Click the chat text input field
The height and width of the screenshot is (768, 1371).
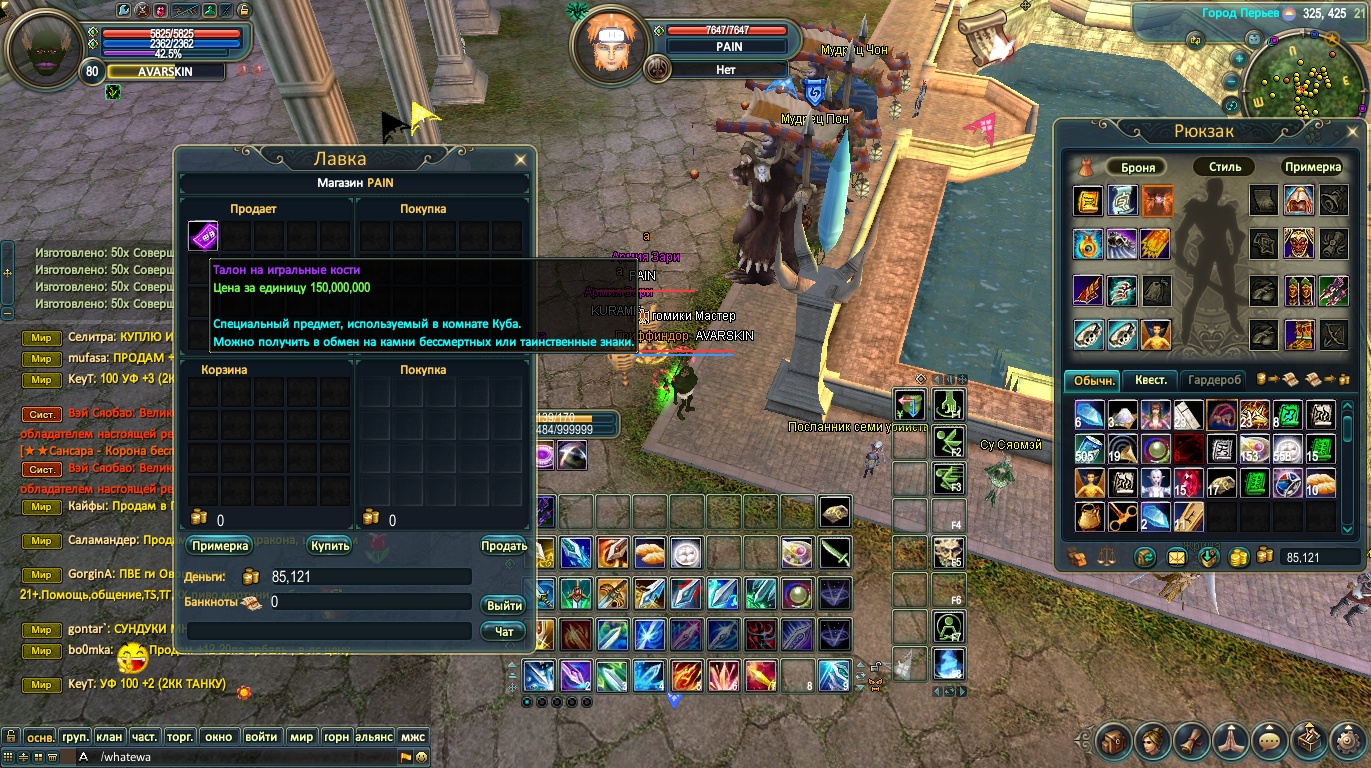240,757
